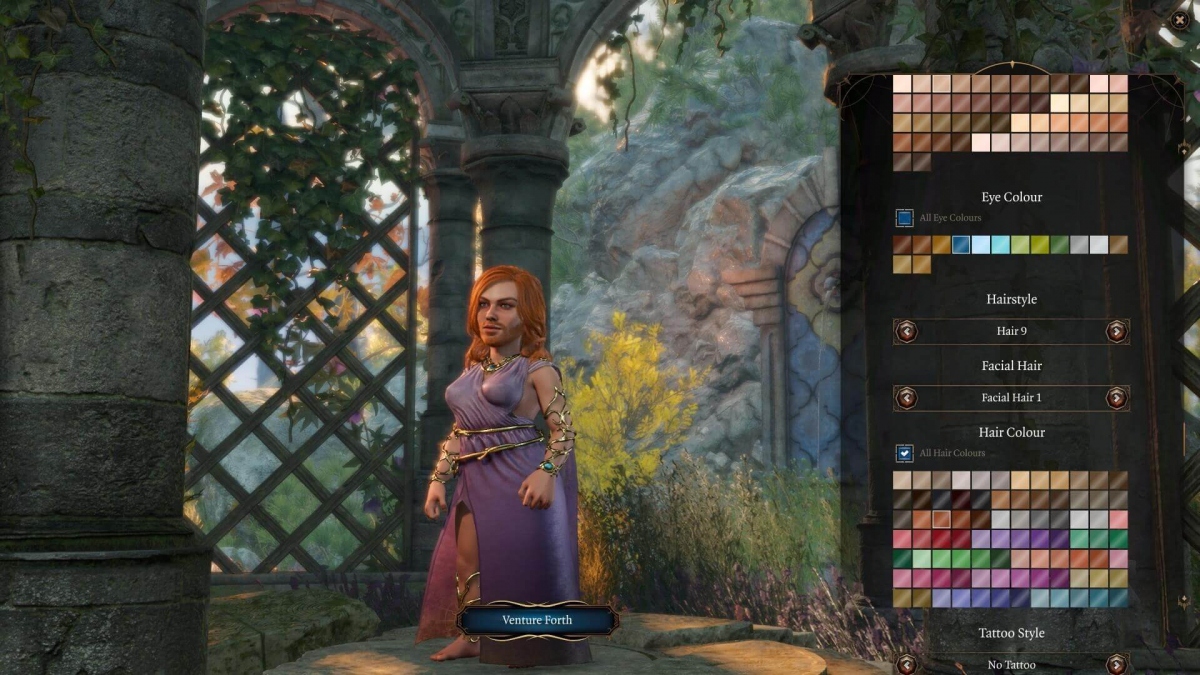Choose the next facial hair option
This screenshot has height=675, width=1200.
pos(1116,398)
